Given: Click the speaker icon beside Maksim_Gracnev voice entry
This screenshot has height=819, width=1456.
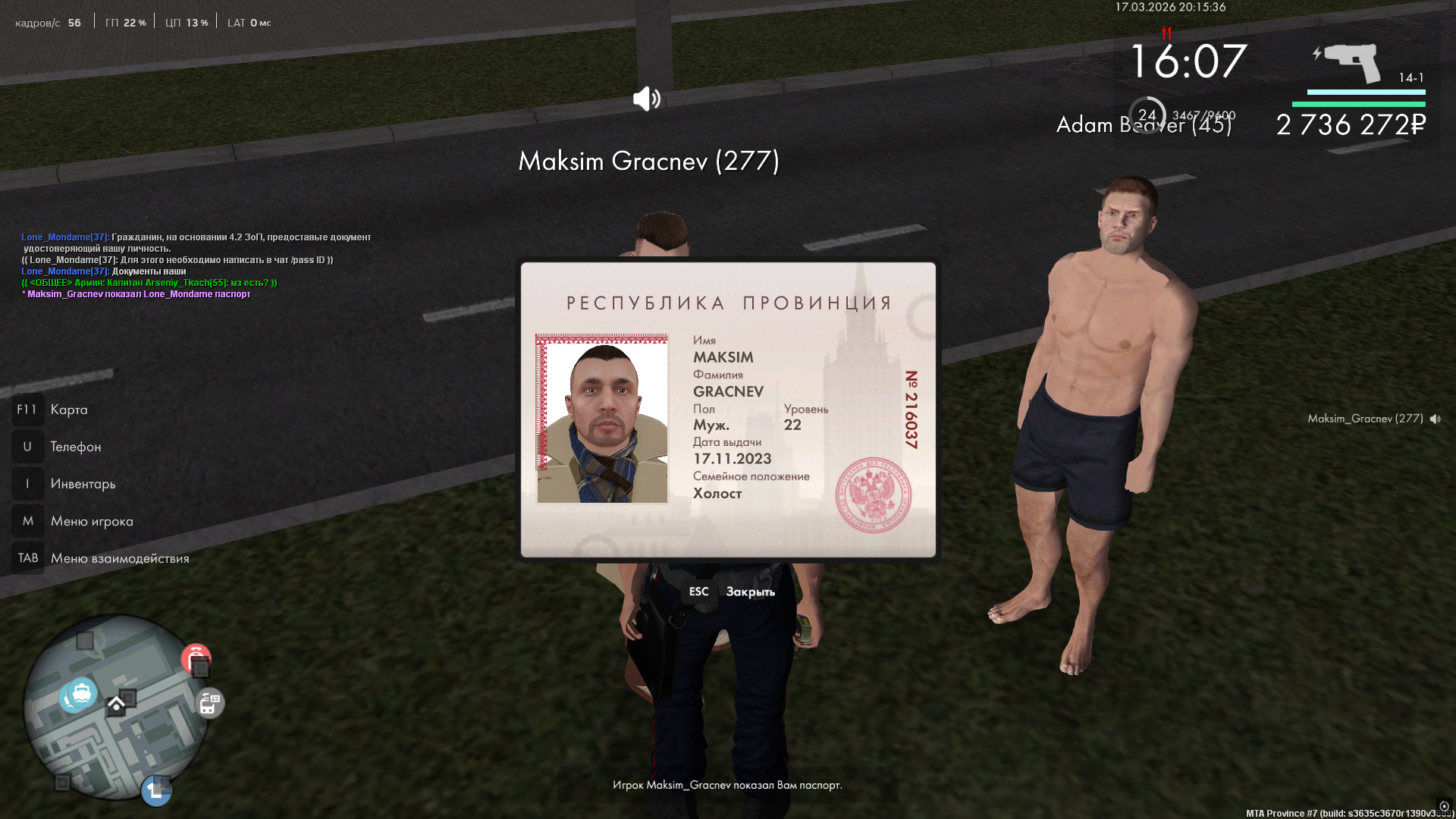Looking at the screenshot, I should [x=1435, y=419].
